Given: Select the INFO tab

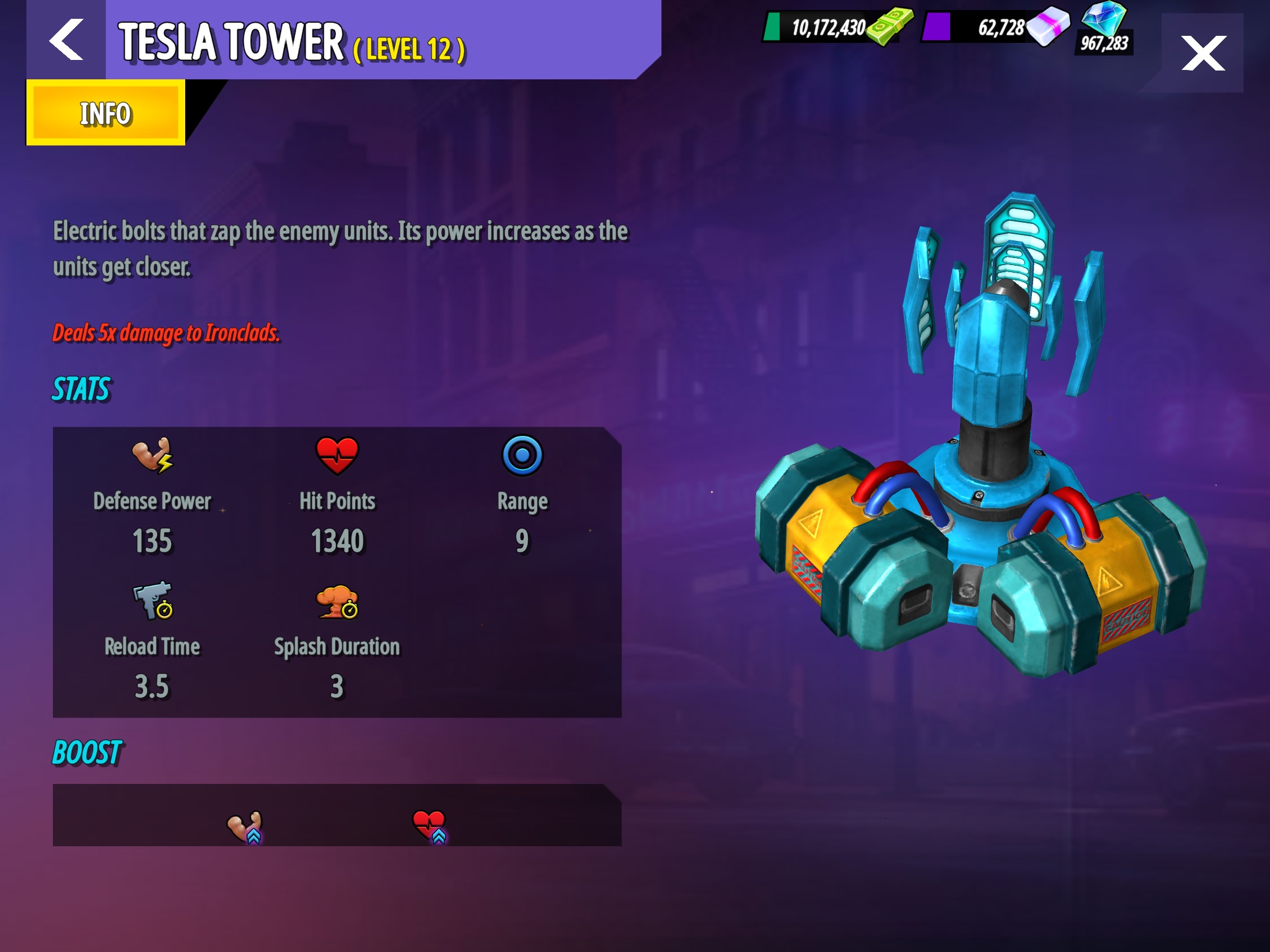Looking at the screenshot, I should pos(106,113).
